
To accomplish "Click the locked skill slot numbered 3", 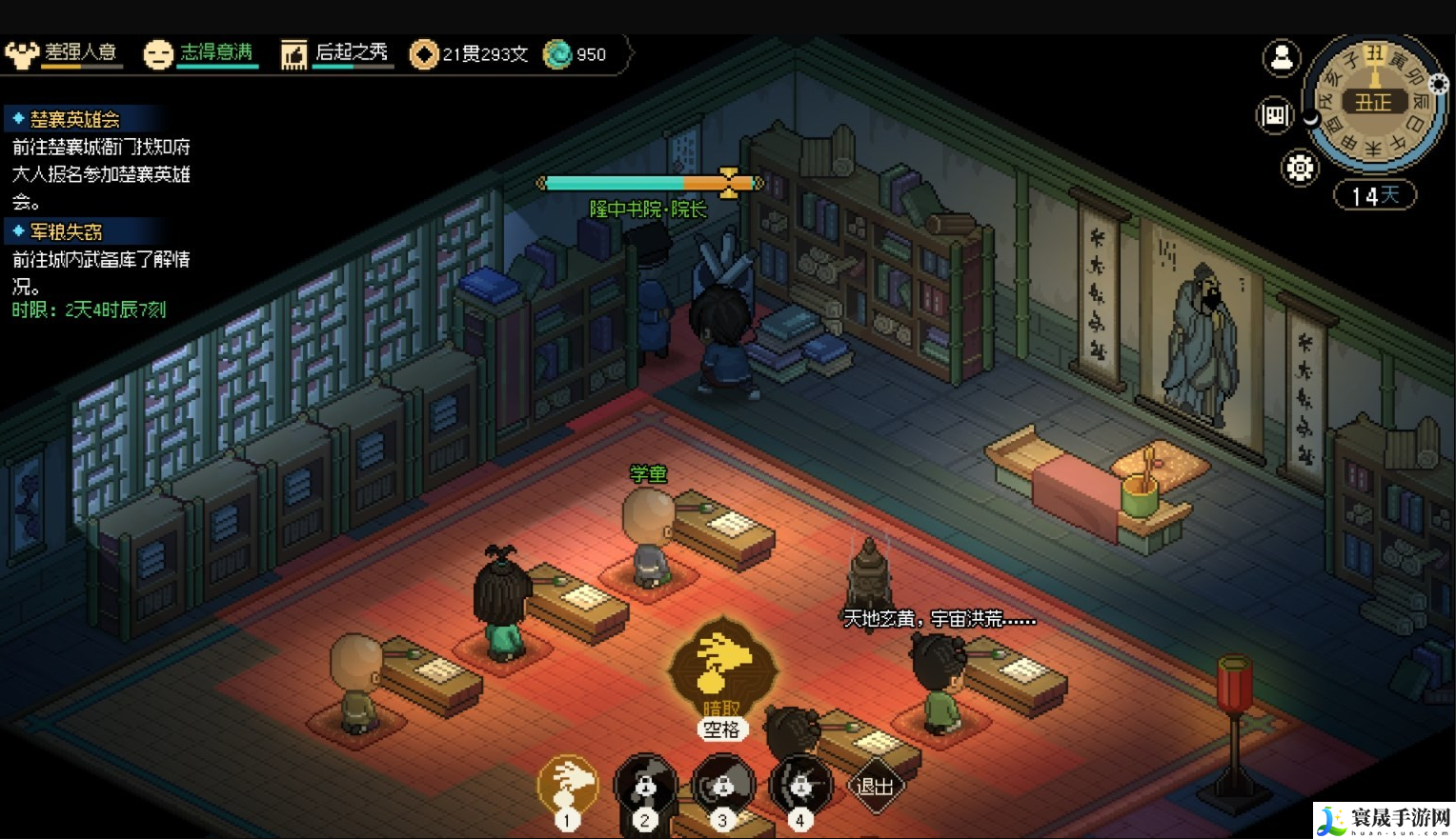I will (x=722, y=787).
